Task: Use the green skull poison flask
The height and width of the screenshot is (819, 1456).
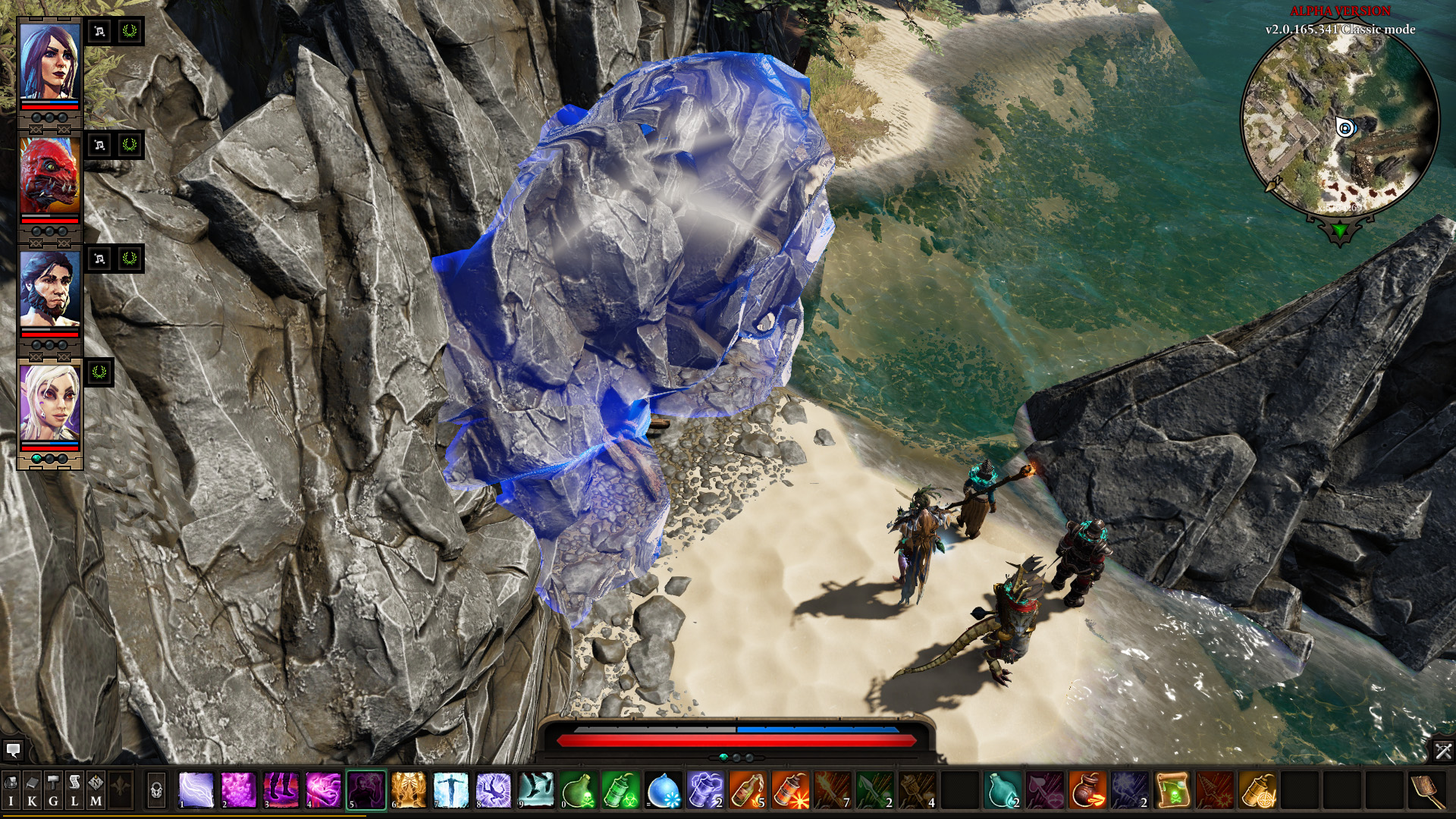Action: [x=579, y=790]
